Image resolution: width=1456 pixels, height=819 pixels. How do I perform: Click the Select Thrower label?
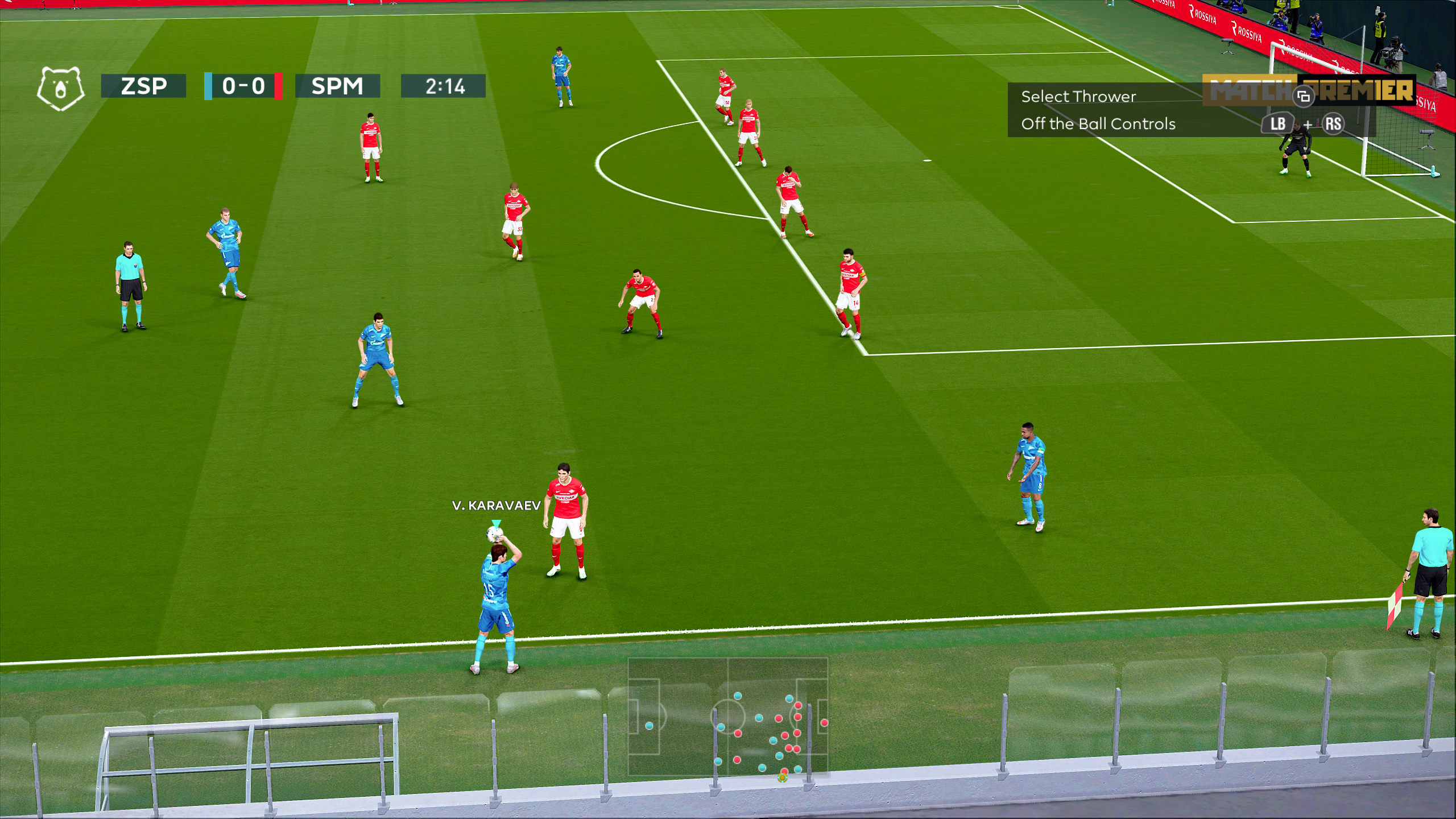tap(1078, 97)
